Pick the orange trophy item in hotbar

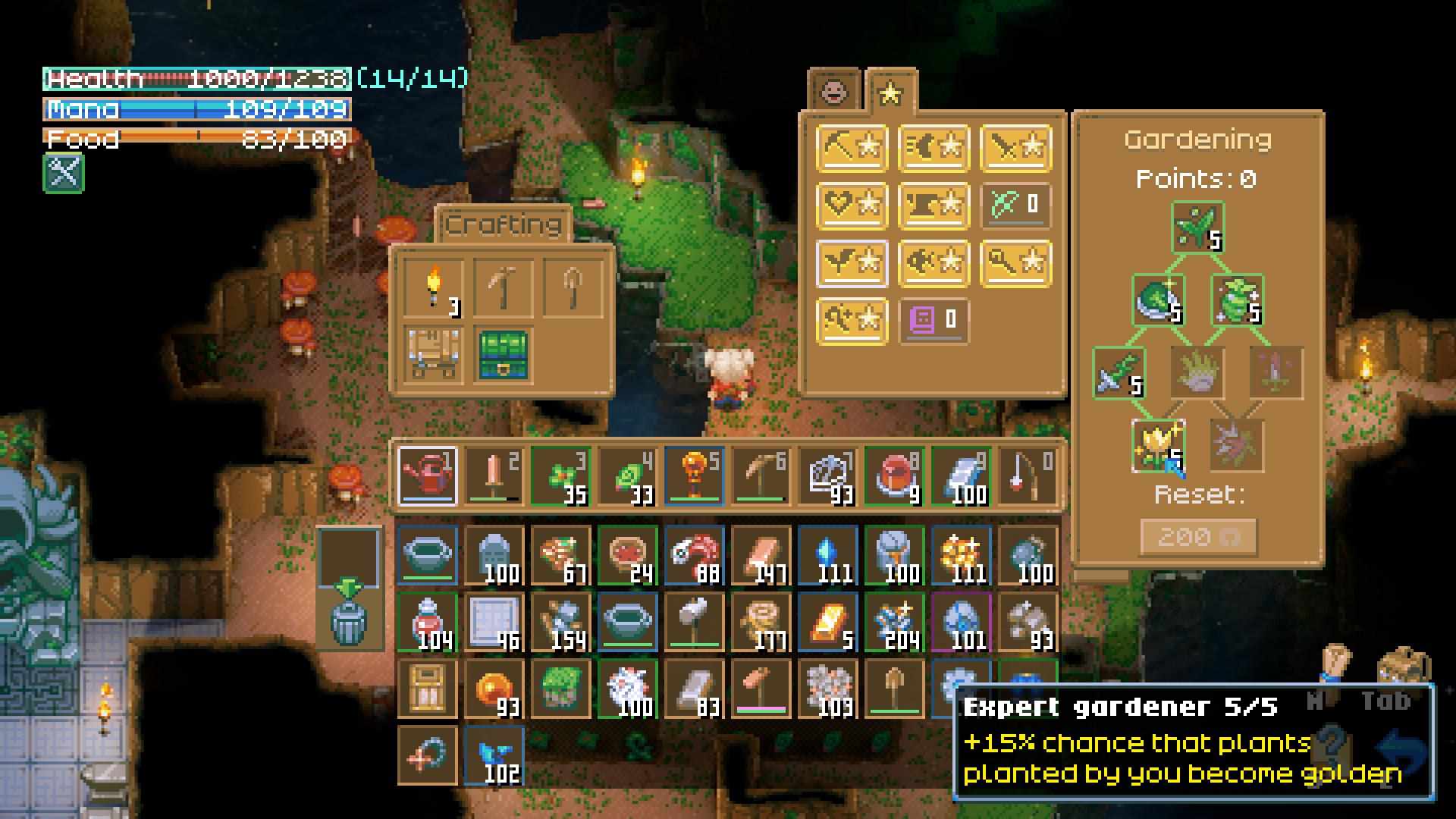click(694, 476)
